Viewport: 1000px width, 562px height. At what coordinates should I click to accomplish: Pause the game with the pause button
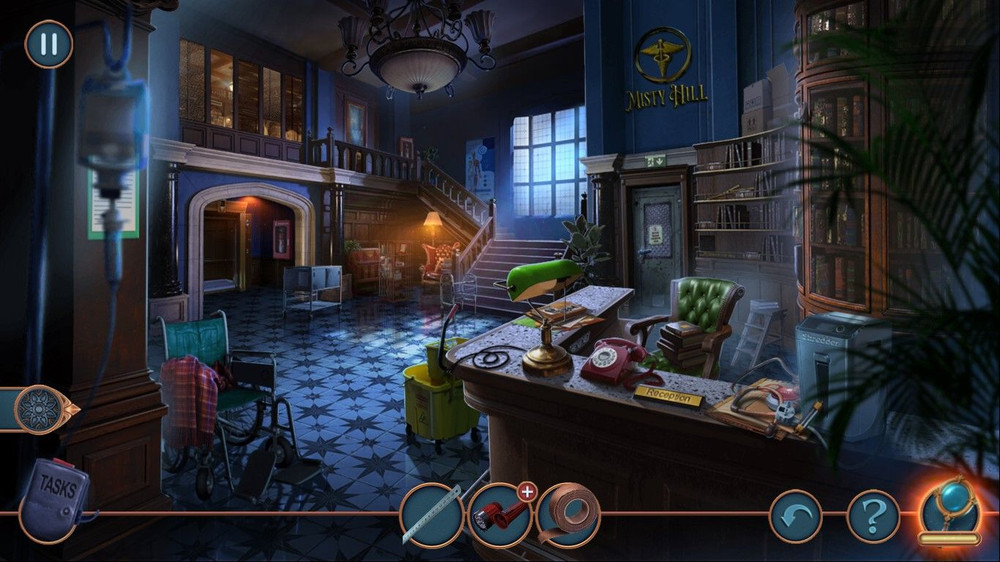[48, 44]
